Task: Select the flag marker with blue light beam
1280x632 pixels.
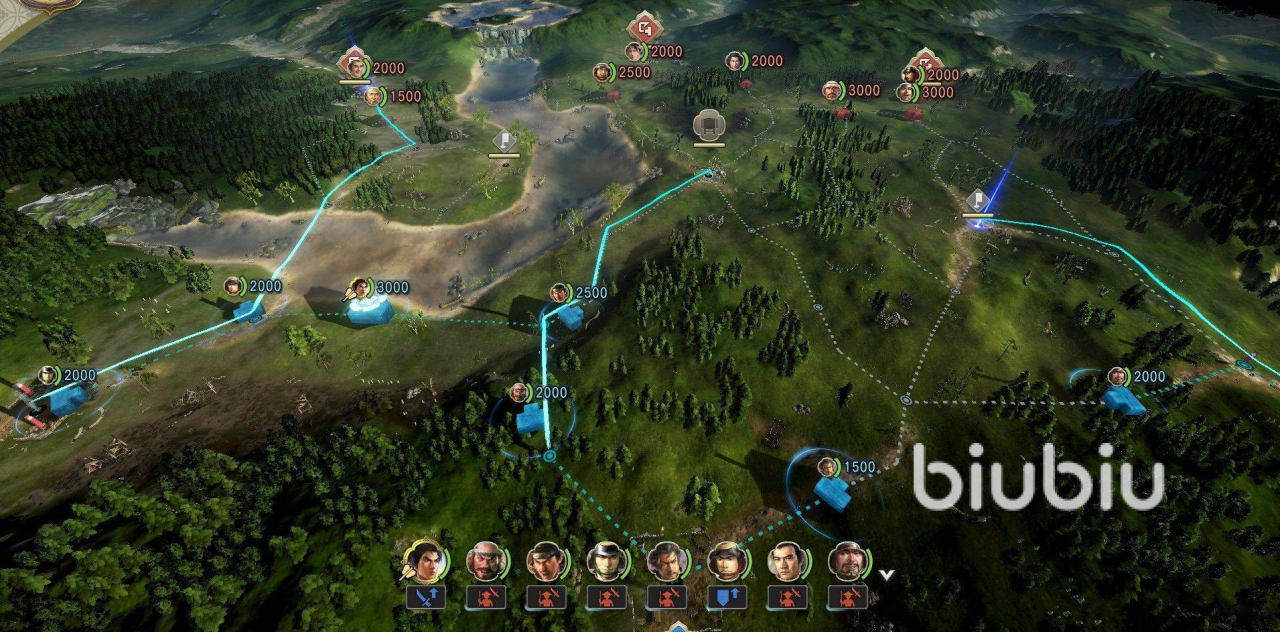Action: 977,199
